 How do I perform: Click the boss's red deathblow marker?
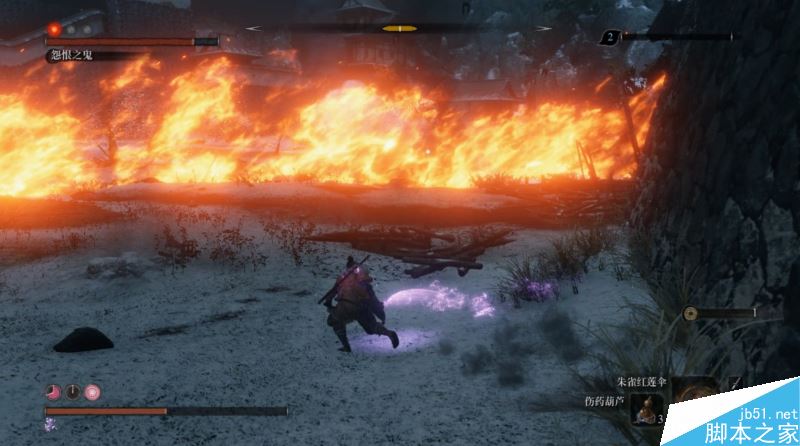click(x=54, y=29)
